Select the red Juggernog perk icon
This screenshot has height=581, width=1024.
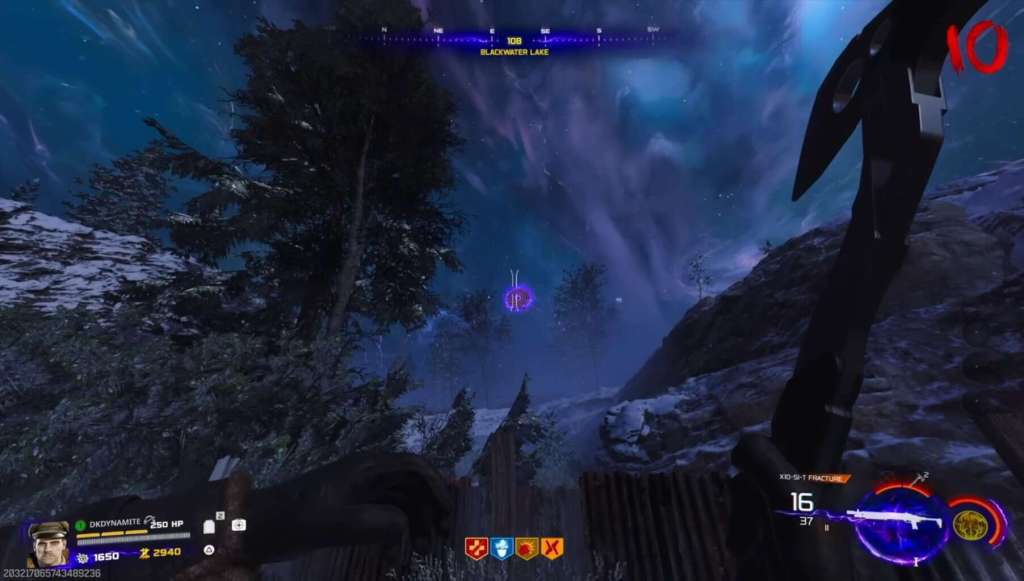click(475, 548)
